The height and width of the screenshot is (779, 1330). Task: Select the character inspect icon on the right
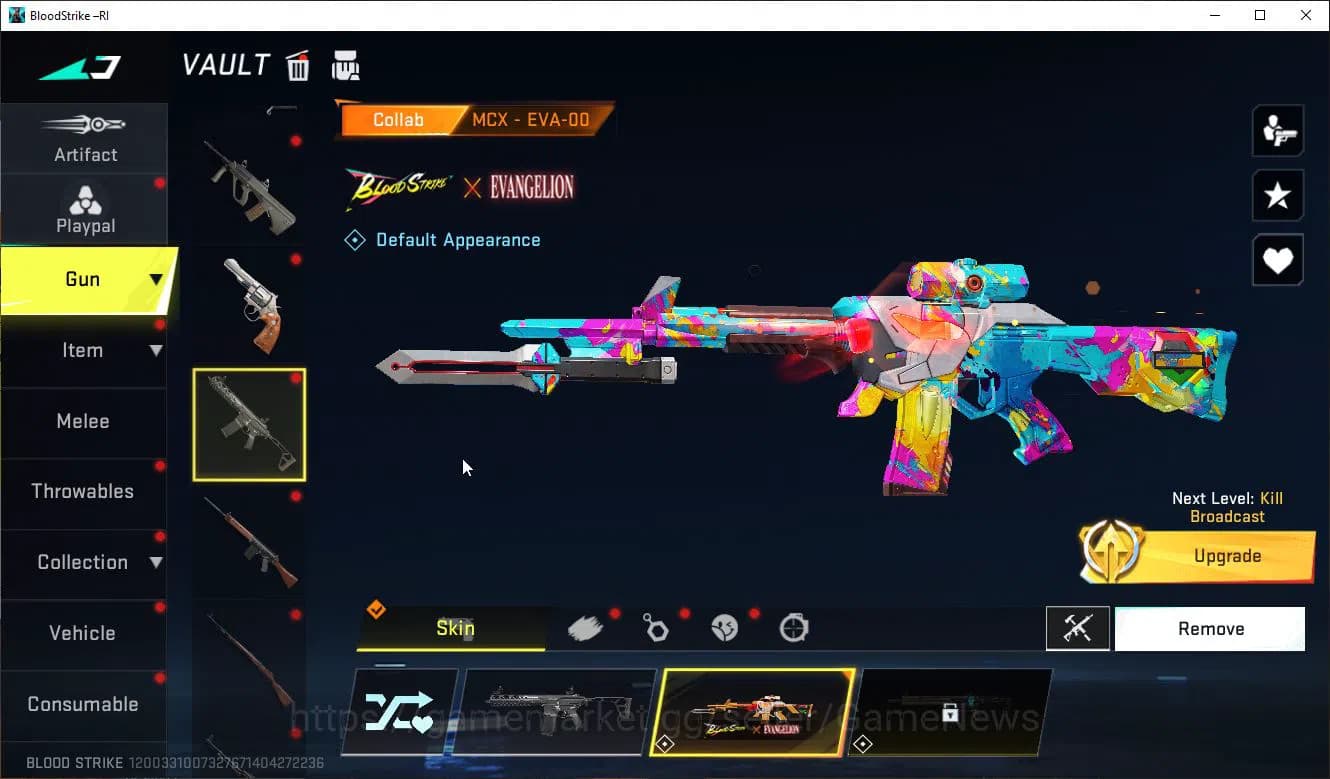click(1277, 130)
